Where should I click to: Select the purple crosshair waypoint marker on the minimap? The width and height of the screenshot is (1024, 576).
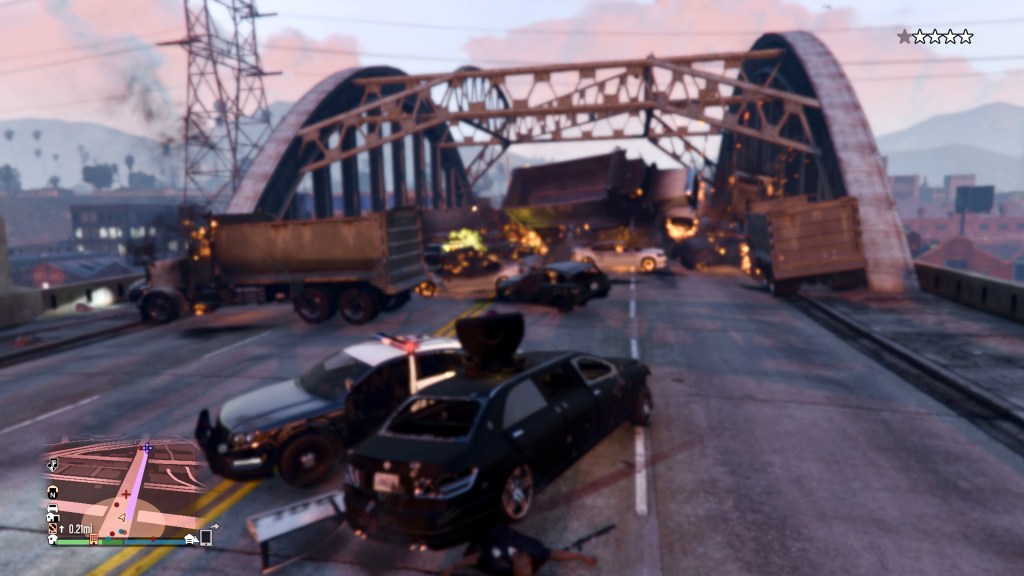pos(148,449)
